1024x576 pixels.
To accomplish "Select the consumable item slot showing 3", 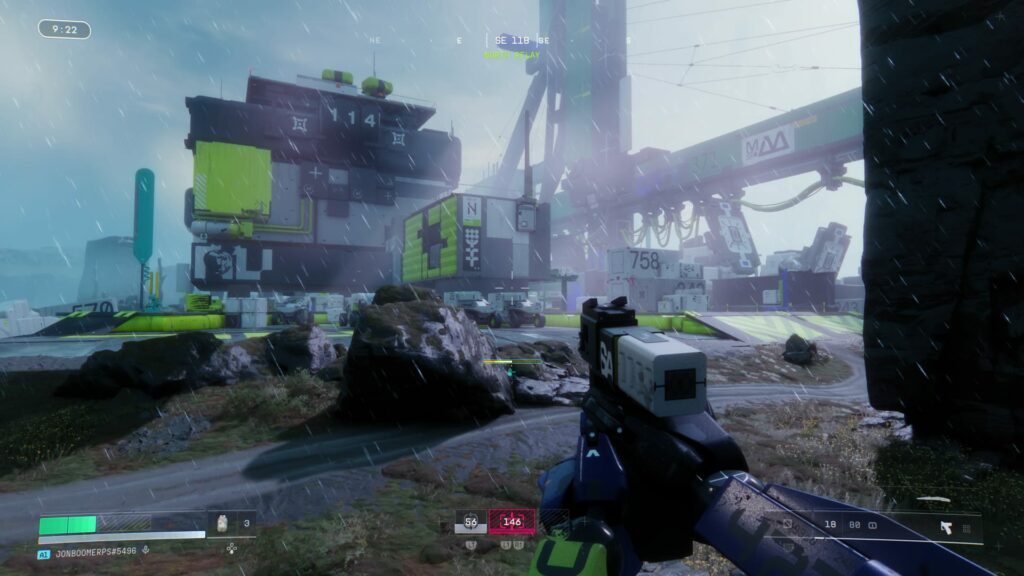I will (232, 522).
